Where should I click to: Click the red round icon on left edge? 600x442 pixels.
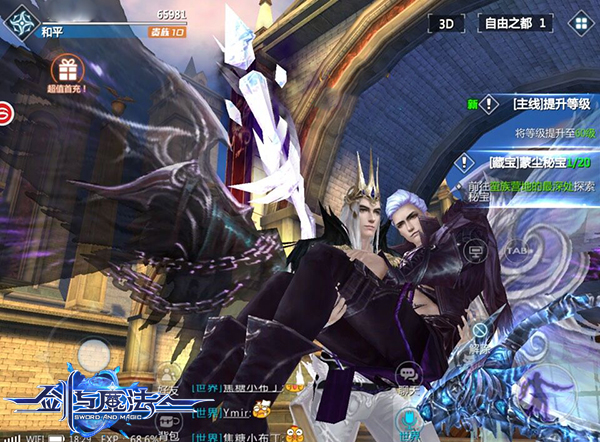(x=5, y=113)
